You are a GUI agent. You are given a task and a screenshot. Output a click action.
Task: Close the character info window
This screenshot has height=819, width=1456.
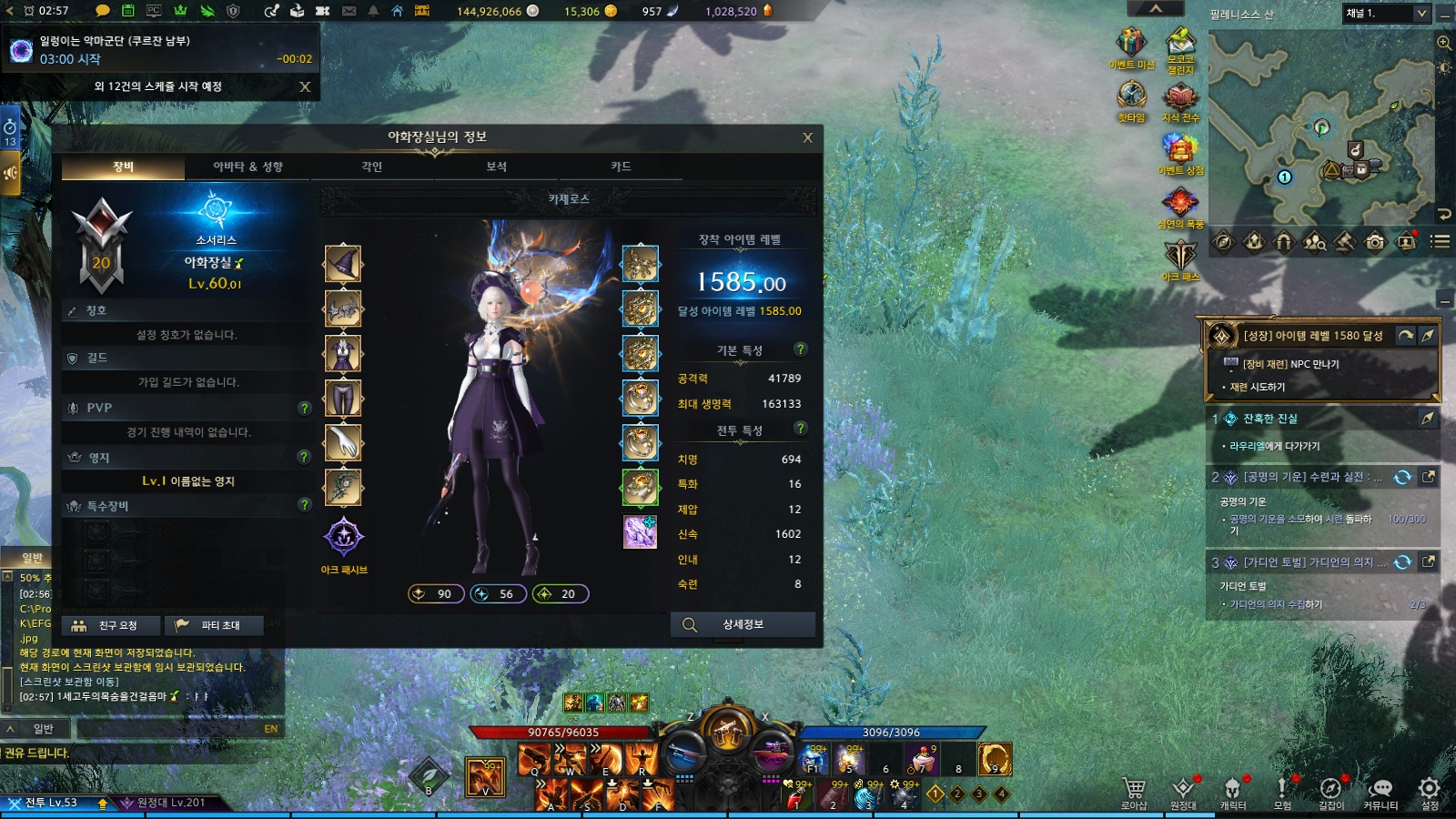tap(807, 137)
